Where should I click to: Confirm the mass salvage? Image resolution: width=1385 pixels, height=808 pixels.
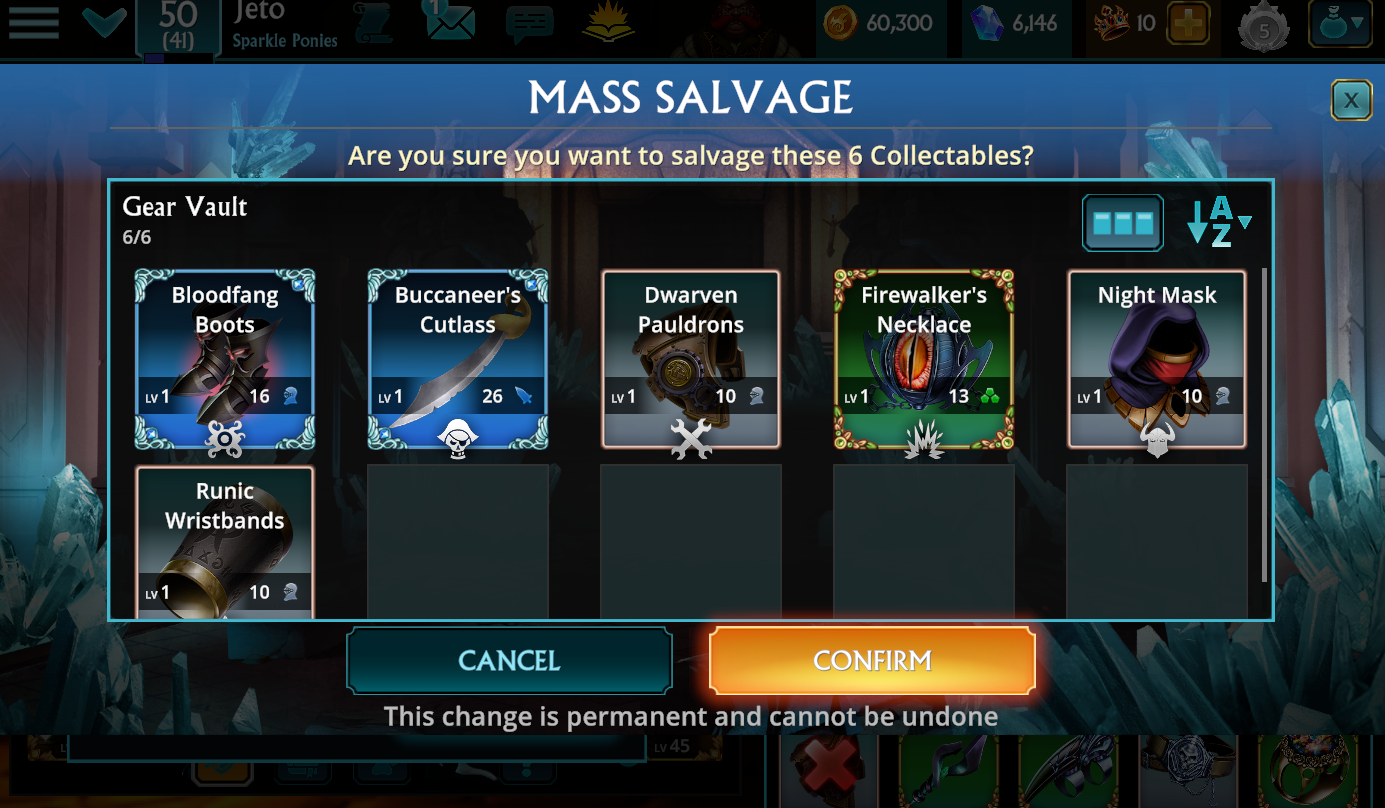[x=871, y=660]
